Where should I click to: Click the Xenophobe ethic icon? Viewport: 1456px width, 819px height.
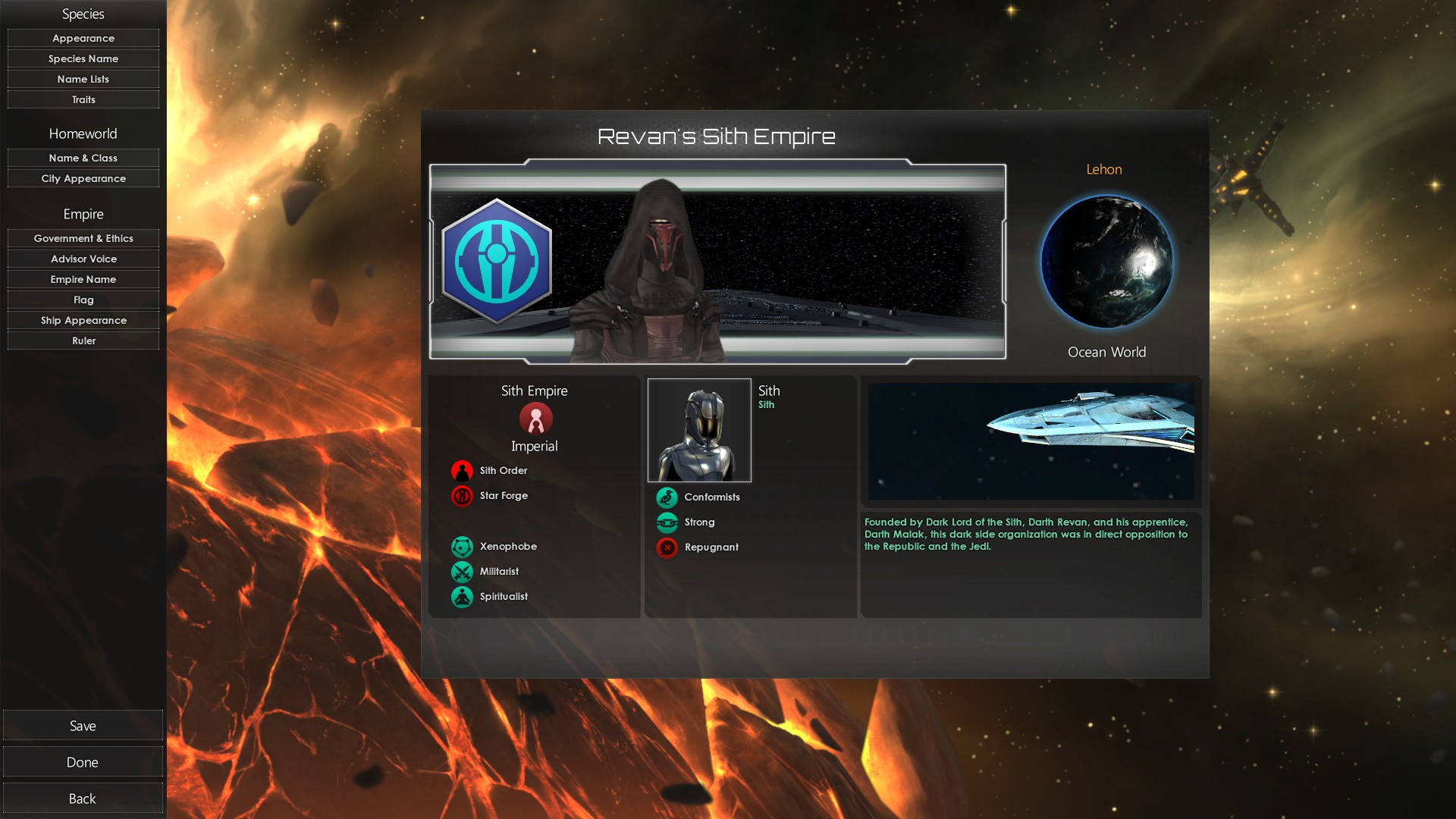[x=462, y=547]
